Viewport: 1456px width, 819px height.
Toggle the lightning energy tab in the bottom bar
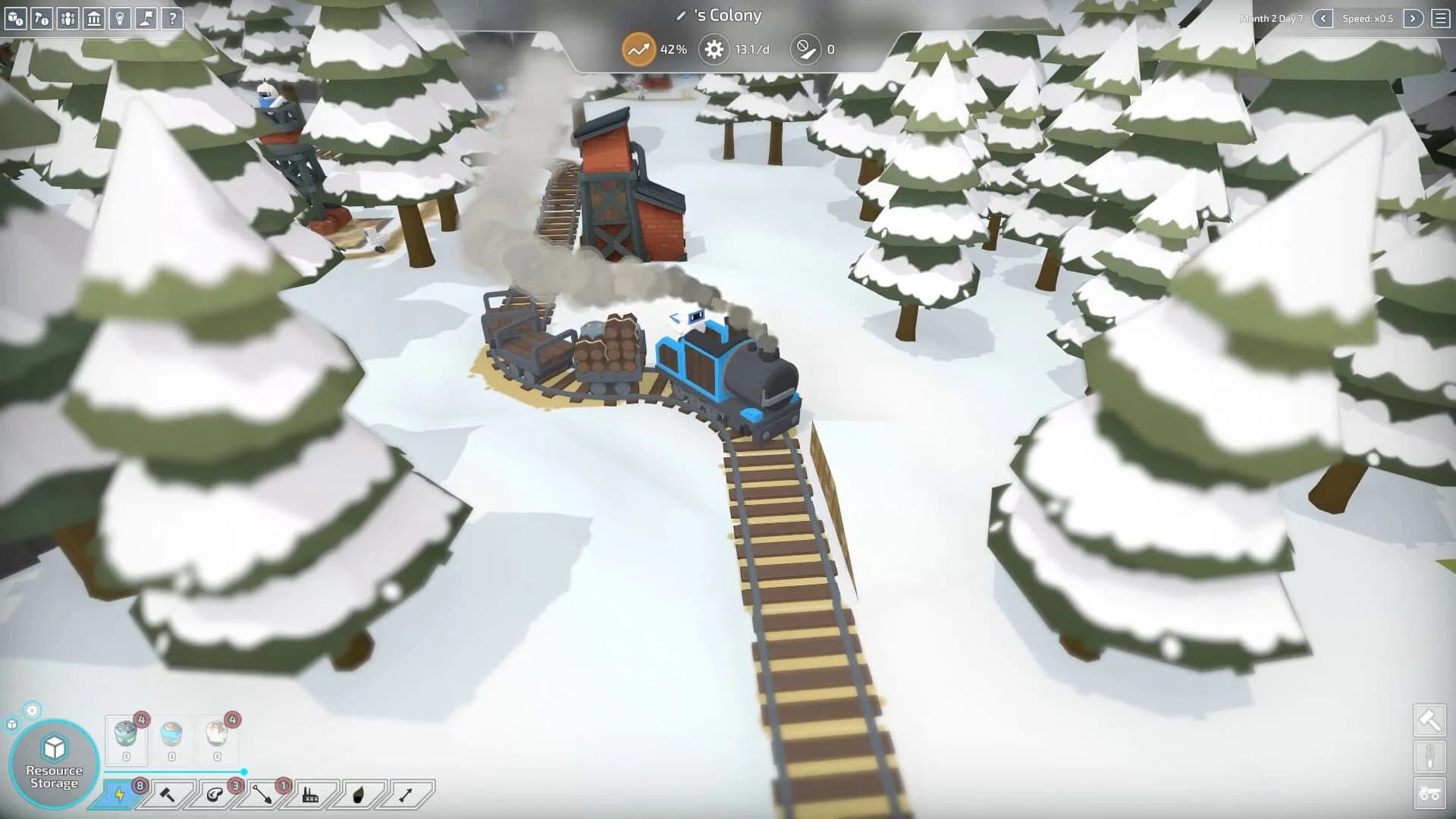[x=119, y=796]
